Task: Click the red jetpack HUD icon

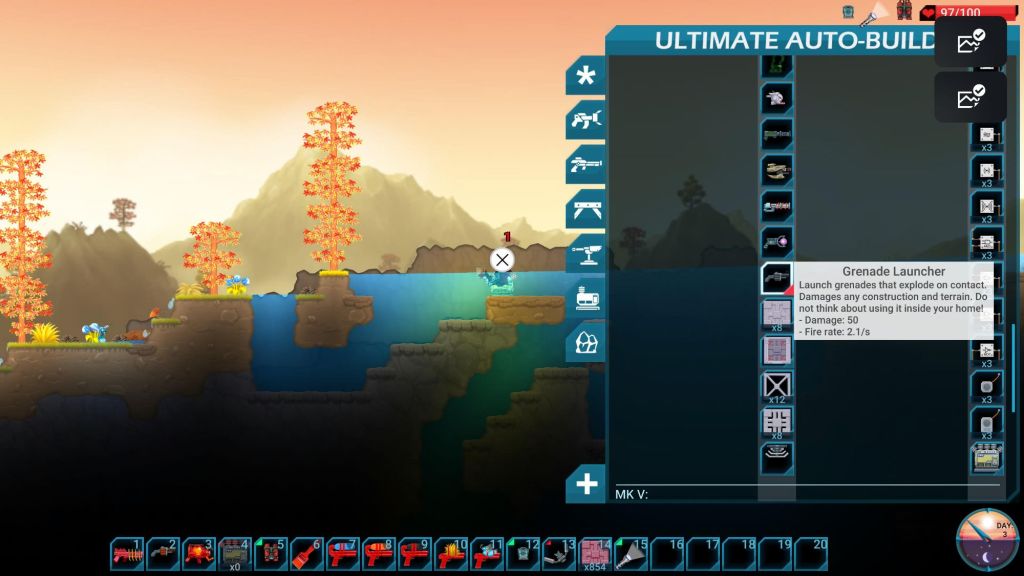Action: (904, 11)
